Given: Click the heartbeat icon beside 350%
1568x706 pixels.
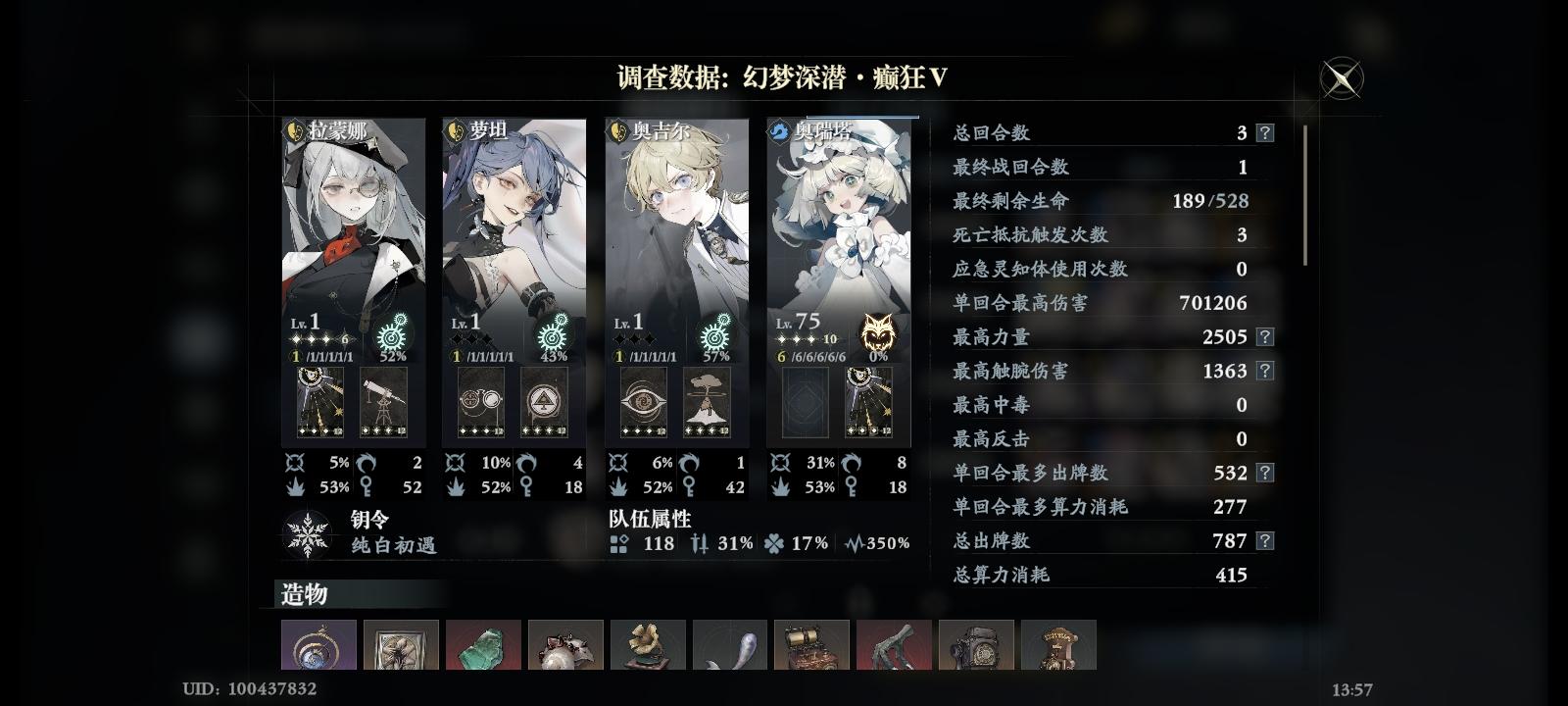Looking at the screenshot, I should 852,543.
